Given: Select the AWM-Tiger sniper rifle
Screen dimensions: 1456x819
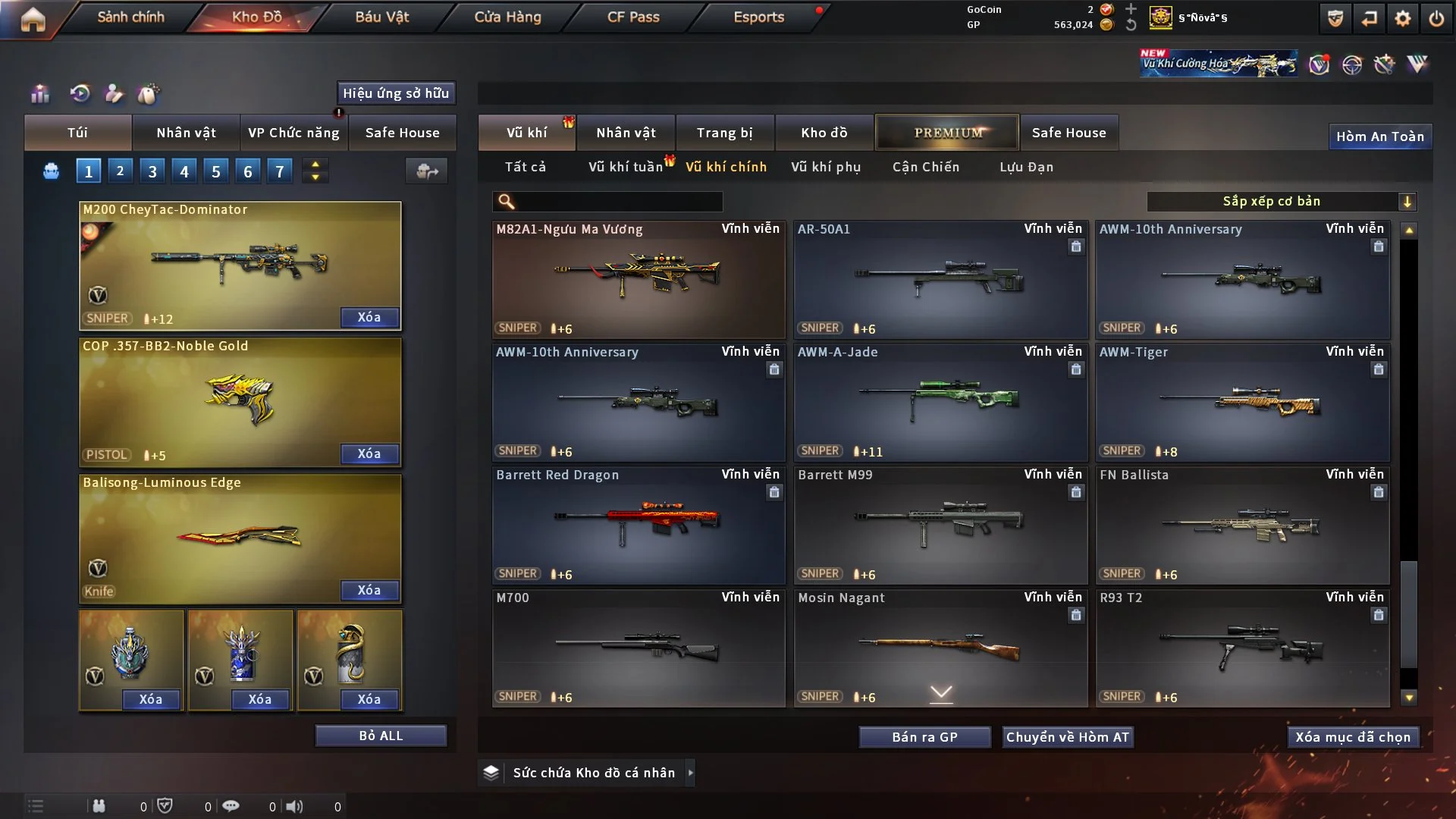Looking at the screenshot, I should point(1242,403).
